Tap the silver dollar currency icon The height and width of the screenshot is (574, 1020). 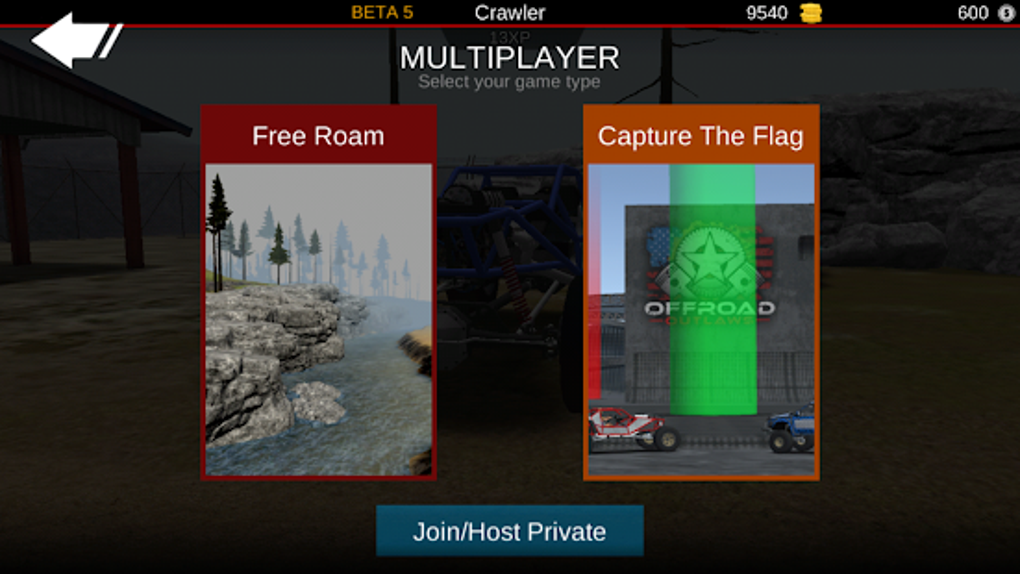coord(1006,13)
